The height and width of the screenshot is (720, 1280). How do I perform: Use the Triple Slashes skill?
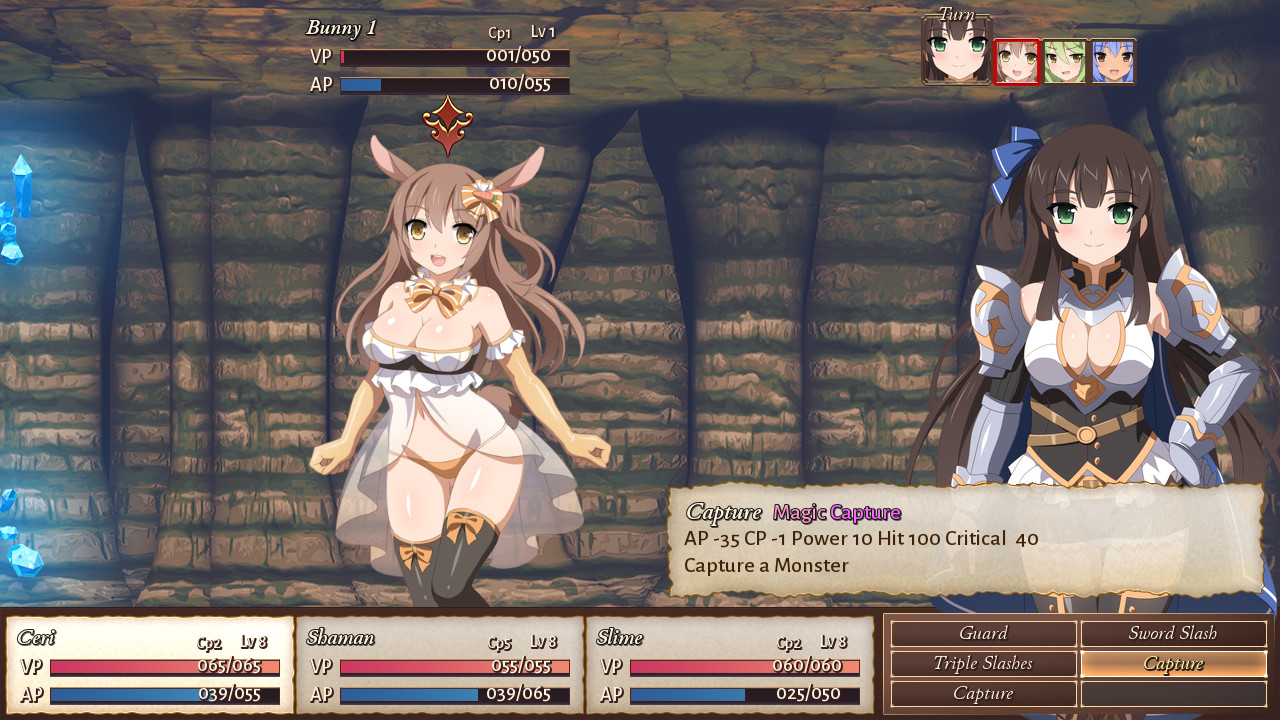pyautogui.click(x=983, y=663)
